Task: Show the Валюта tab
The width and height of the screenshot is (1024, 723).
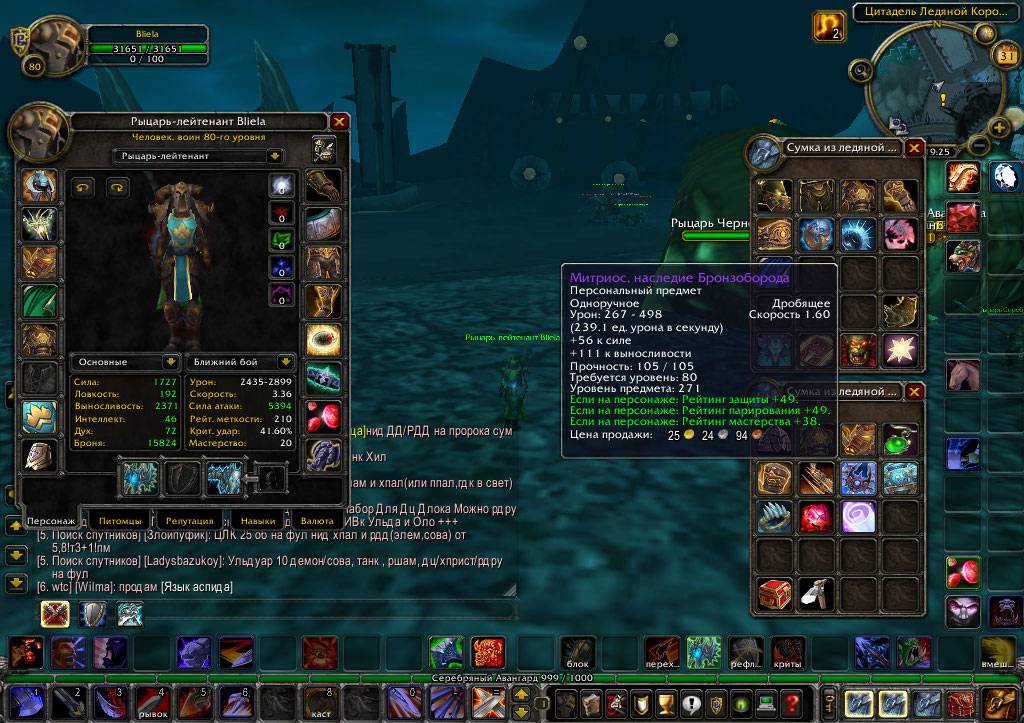Action: pyautogui.click(x=317, y=521)
